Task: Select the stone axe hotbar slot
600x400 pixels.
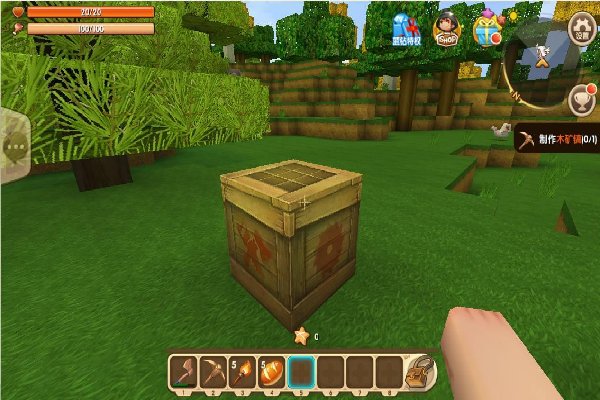Action: click(x=183, y=373)
